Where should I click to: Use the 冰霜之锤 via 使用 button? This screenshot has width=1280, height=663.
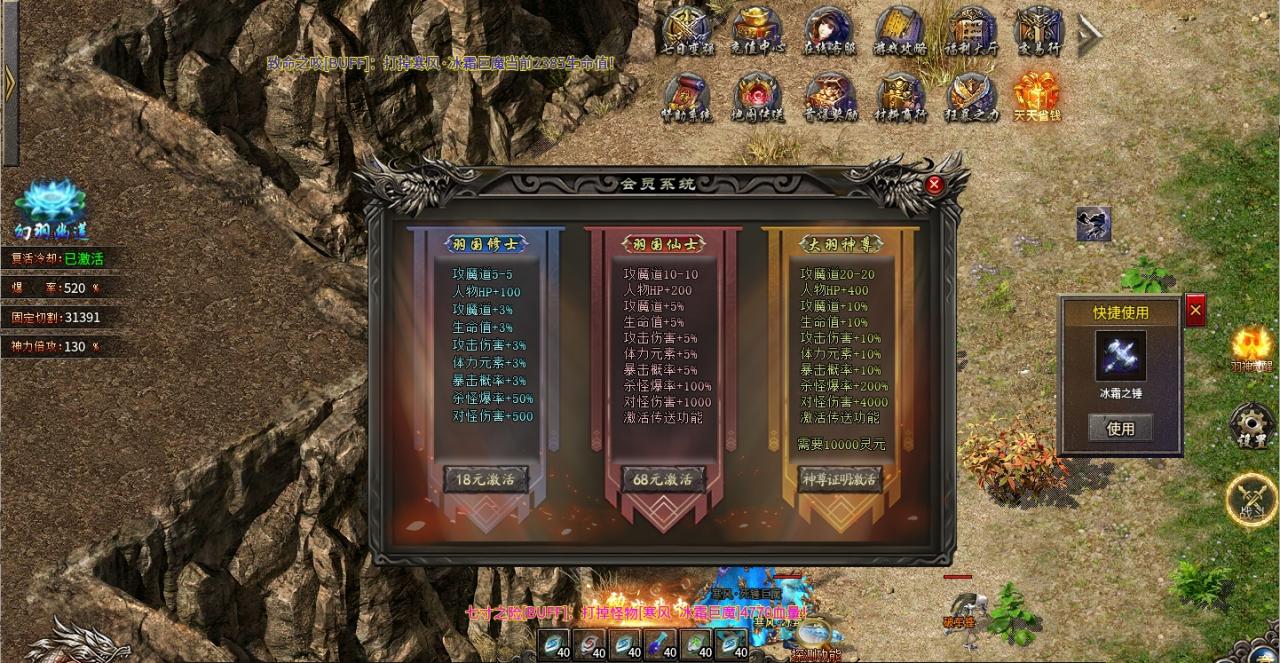[1120, 428]
